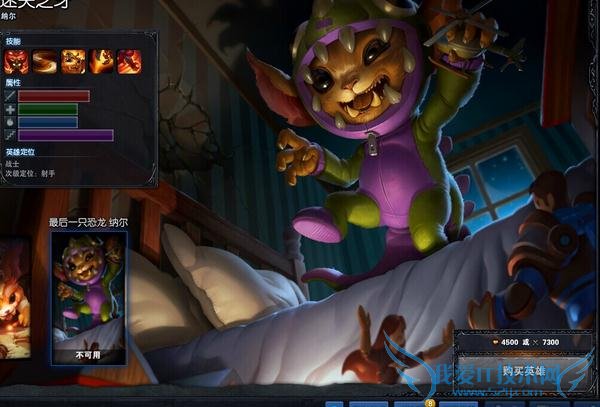Screen dimensions: 600x407
Task: View the first skill icon with horned face
Action: click(x=15, y=62)
